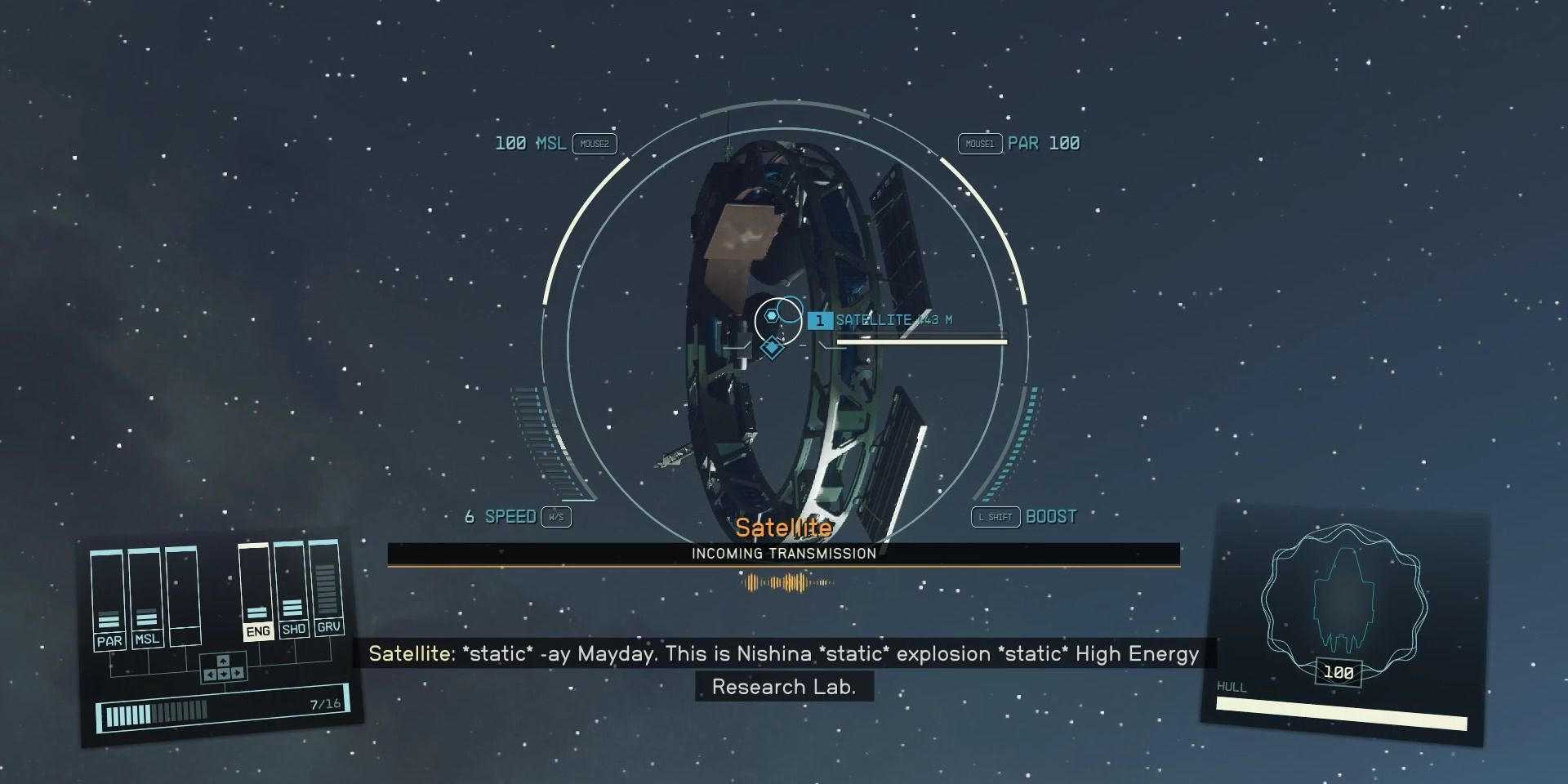Click the up arrow in the power pad
This screenshot has width=1568, height=784.
click(222, 661)
